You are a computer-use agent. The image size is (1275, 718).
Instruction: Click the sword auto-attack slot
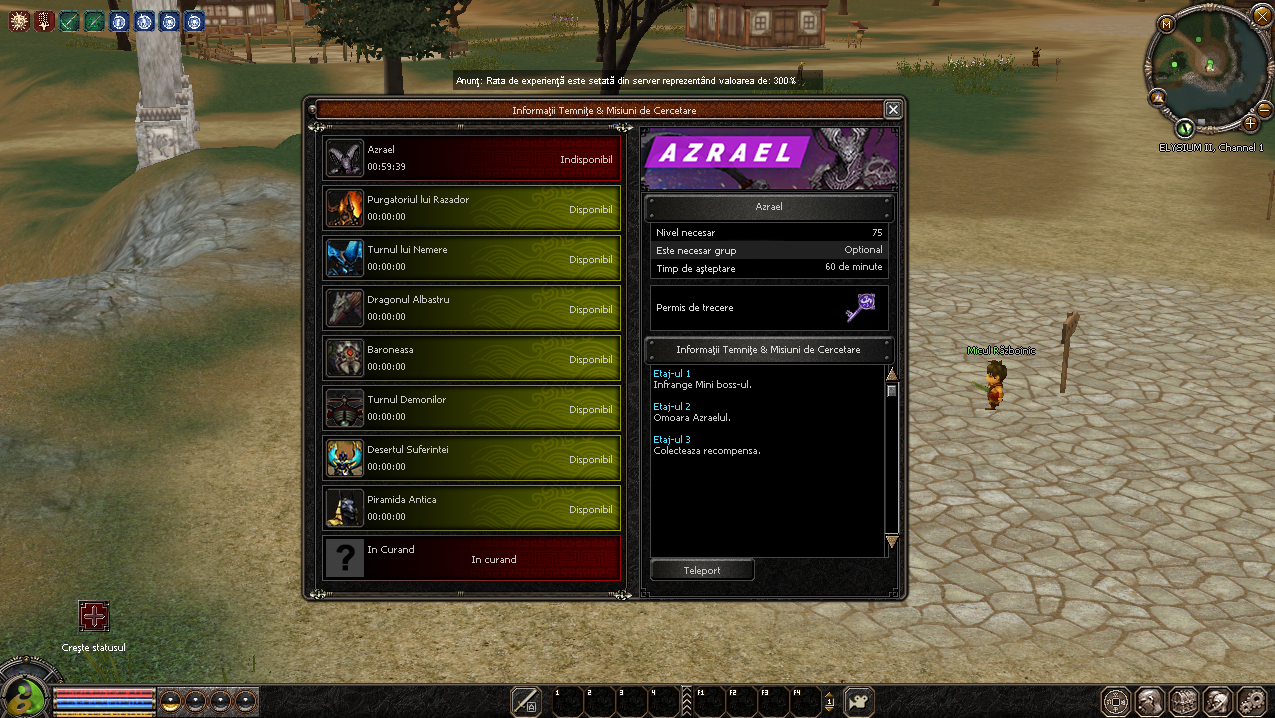click(526, 700)
